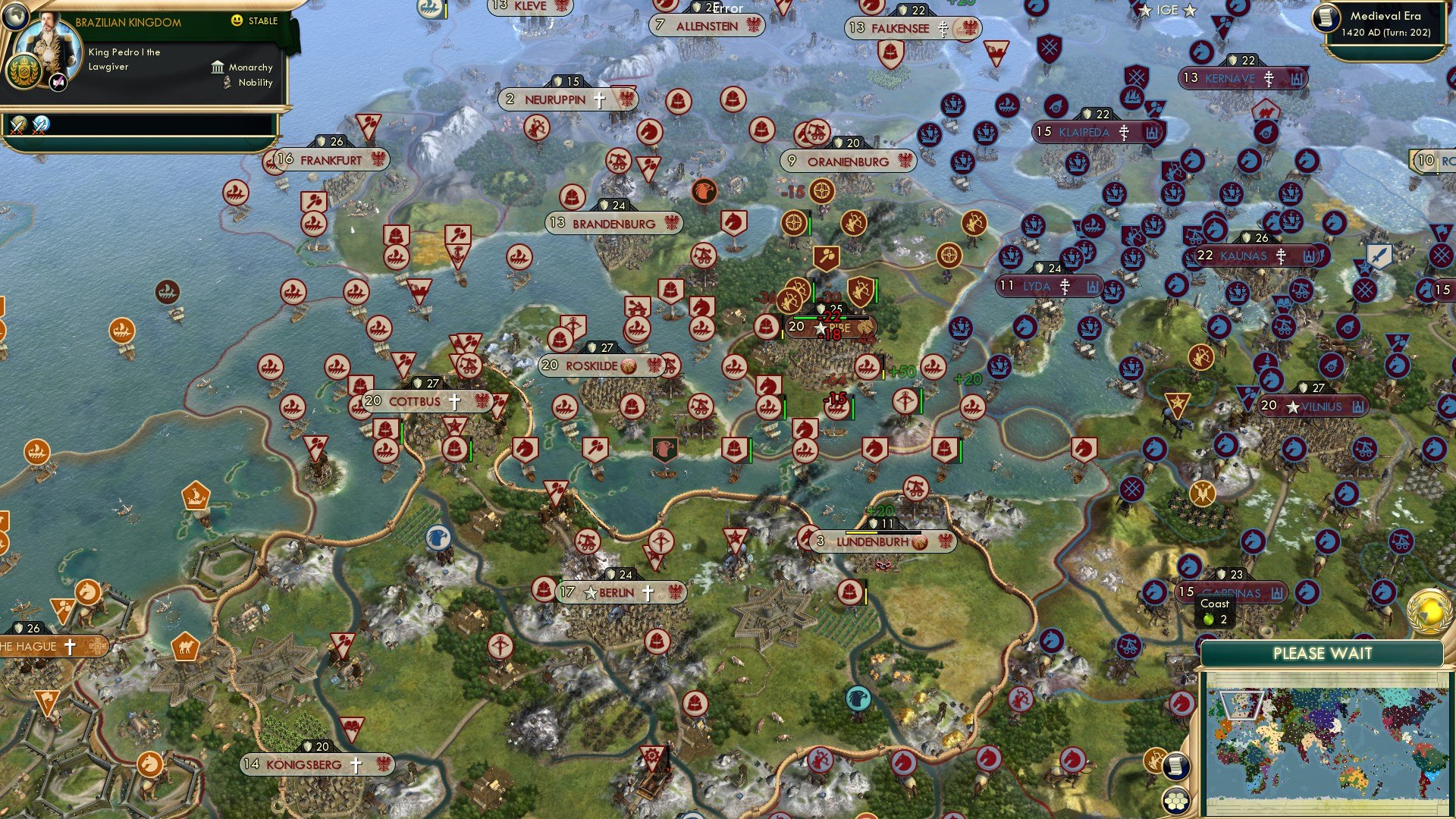Open the Monarchy government icon
1456x819 pixels.
click(x=218, y=67)
